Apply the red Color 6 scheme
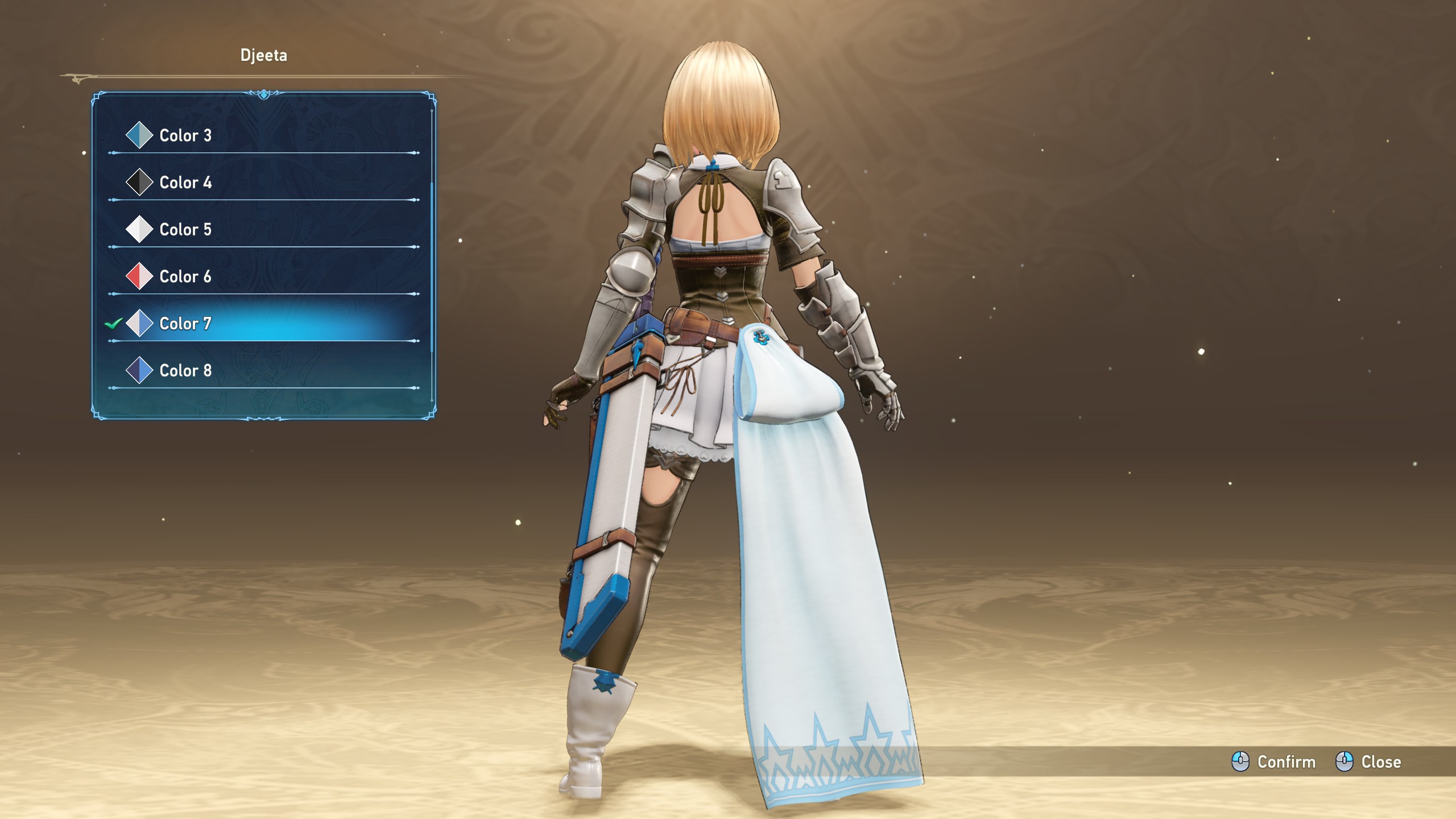The image size is (1456, 819). tap(185, 277)
